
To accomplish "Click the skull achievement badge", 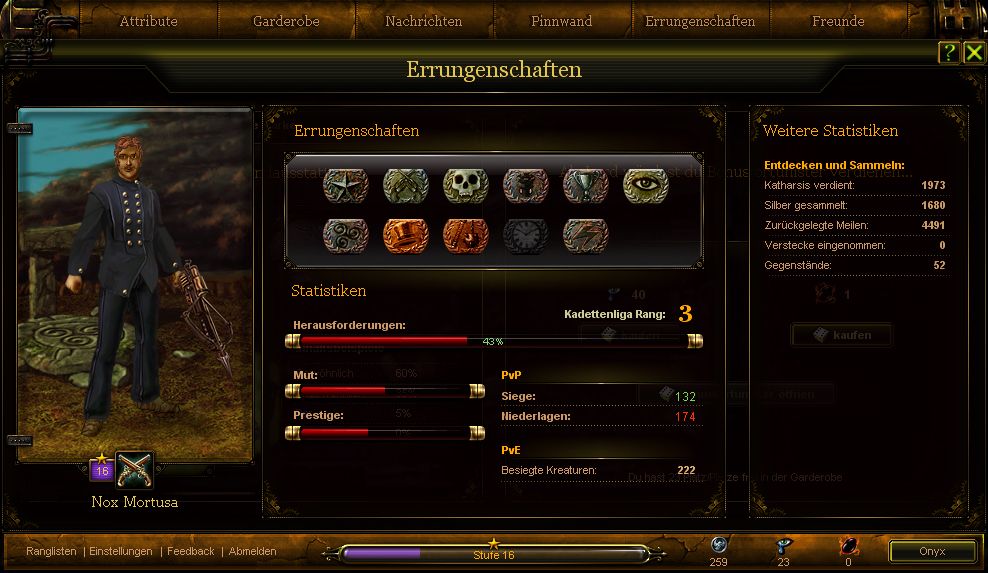I will pos(465,185).
